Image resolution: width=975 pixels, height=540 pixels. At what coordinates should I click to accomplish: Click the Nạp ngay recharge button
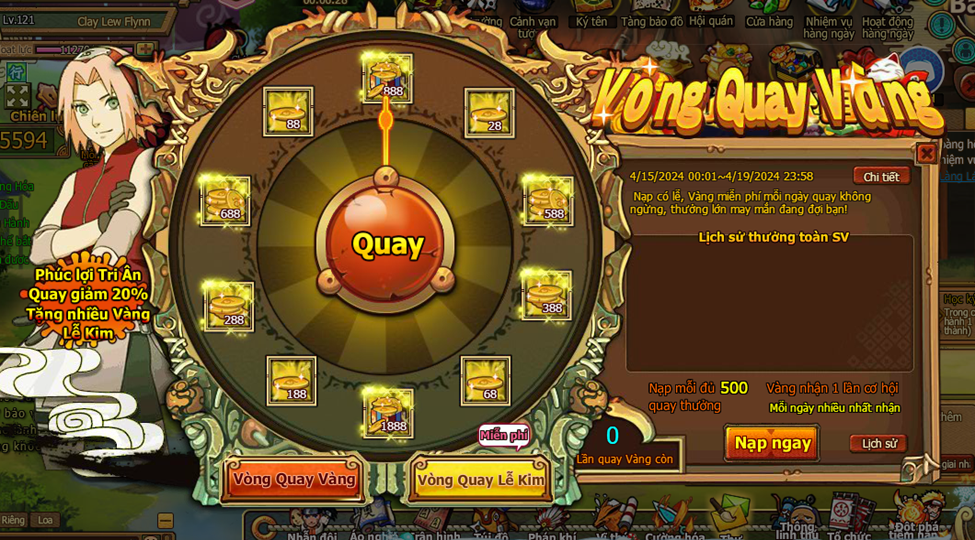point(772,443)
